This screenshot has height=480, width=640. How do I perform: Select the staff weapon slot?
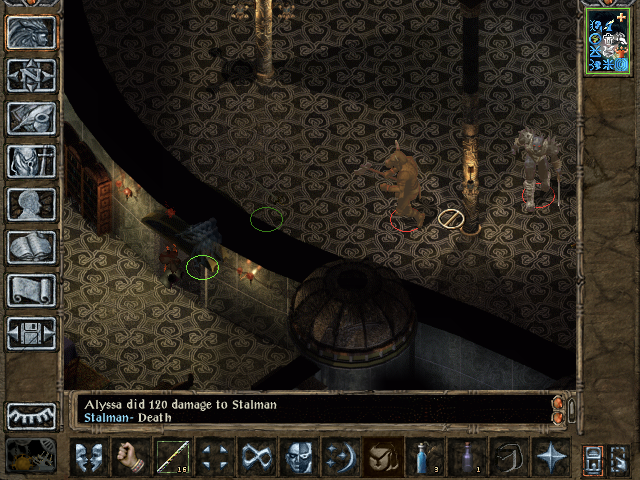173,457
